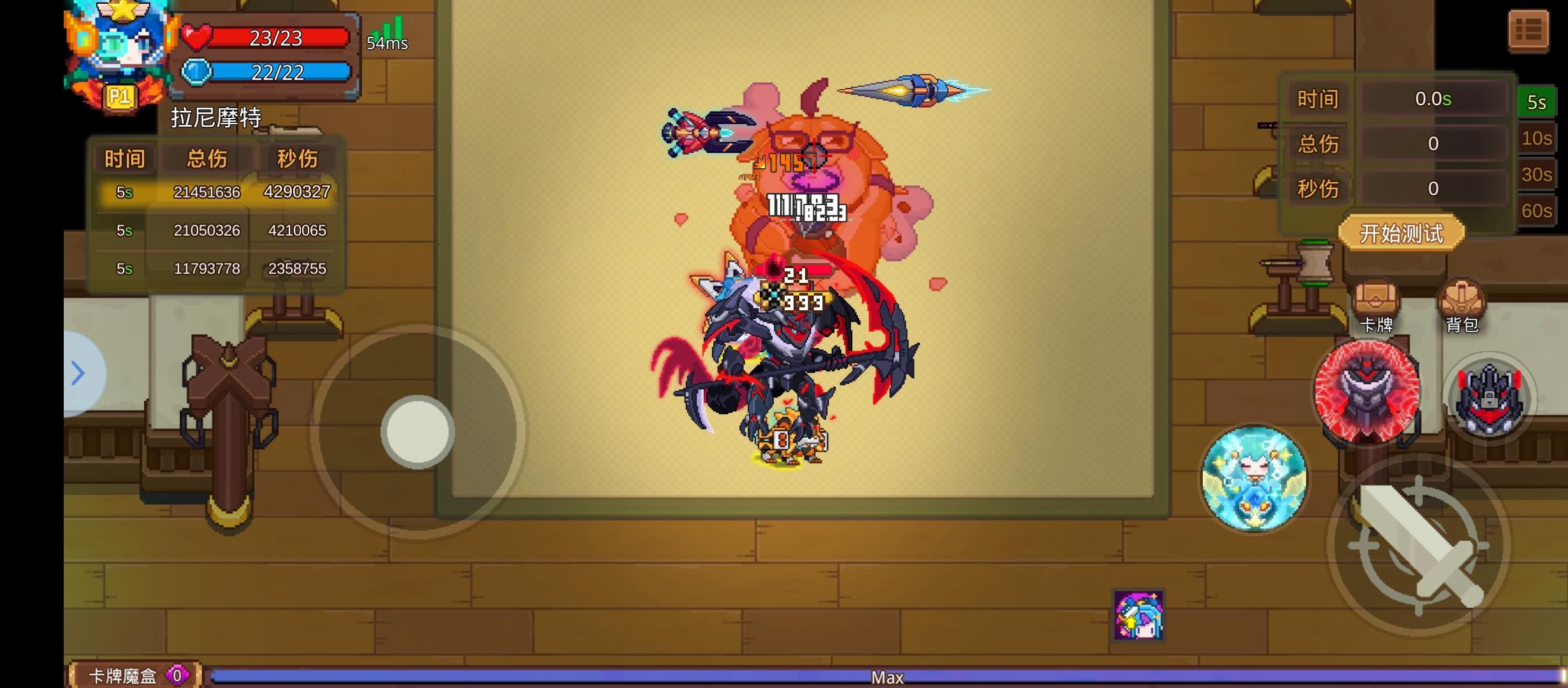1568x688 pixels.
Task: Open the 时间 column in damage log
Action: [125, 158]
